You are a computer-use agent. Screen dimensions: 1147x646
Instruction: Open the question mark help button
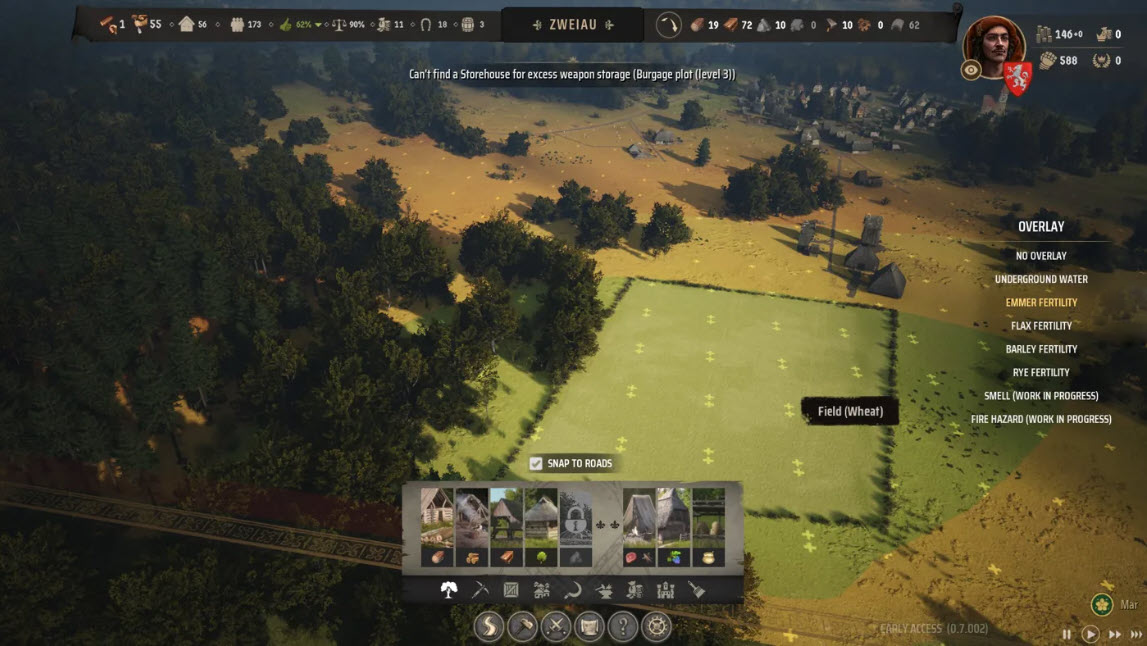tap(623, 627)
